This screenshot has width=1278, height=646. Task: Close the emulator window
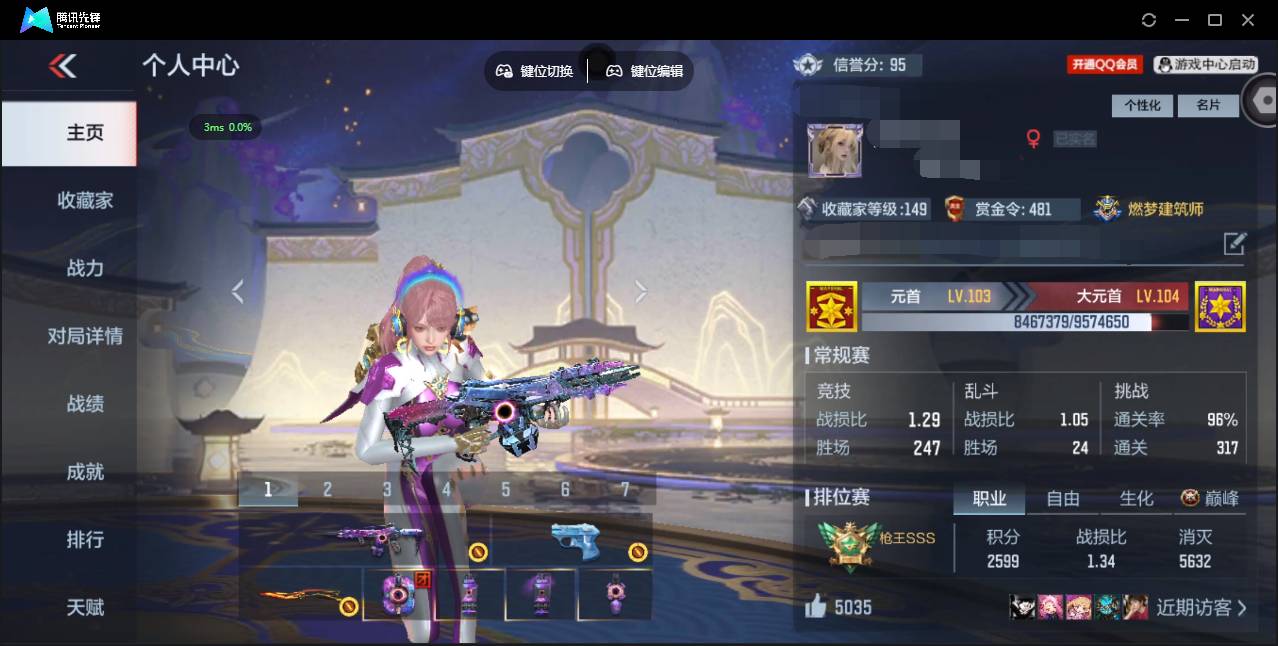(x=1248, y=20)
